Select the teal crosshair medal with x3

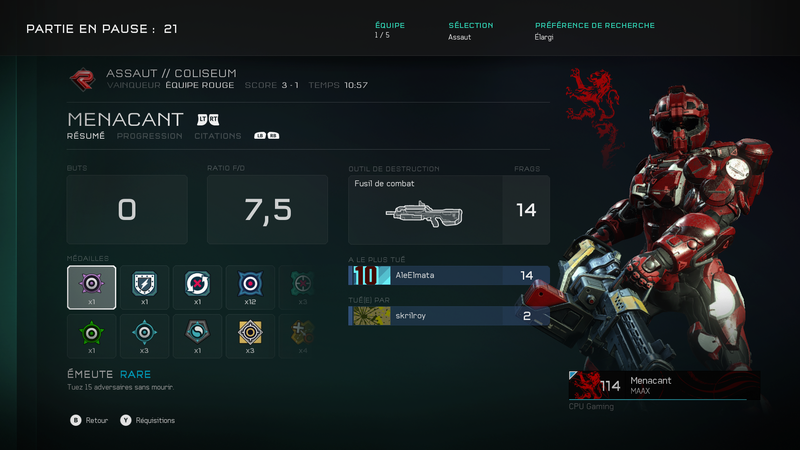(x=144, y=336)
